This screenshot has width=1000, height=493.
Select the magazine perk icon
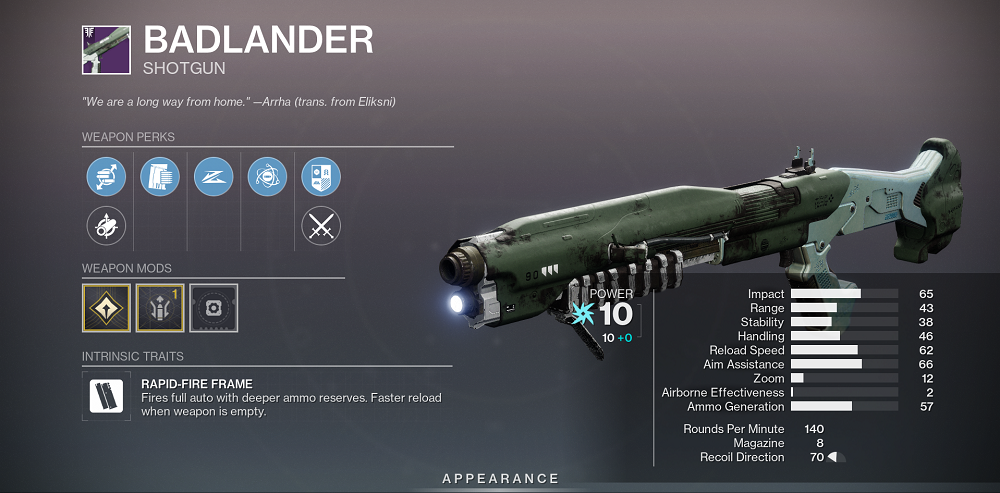[x=159, y=176]
